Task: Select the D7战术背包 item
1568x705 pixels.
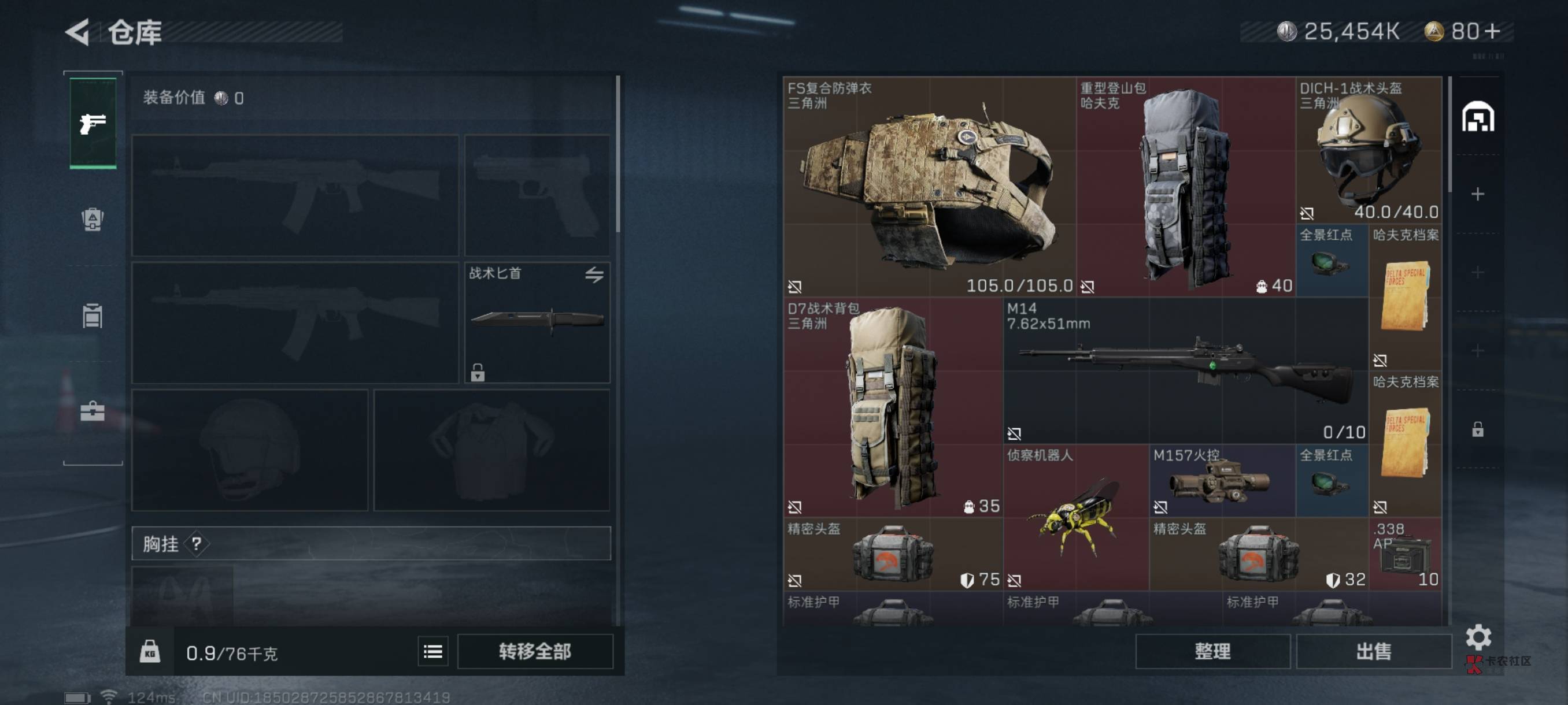Action: click(x=893, y=406)
